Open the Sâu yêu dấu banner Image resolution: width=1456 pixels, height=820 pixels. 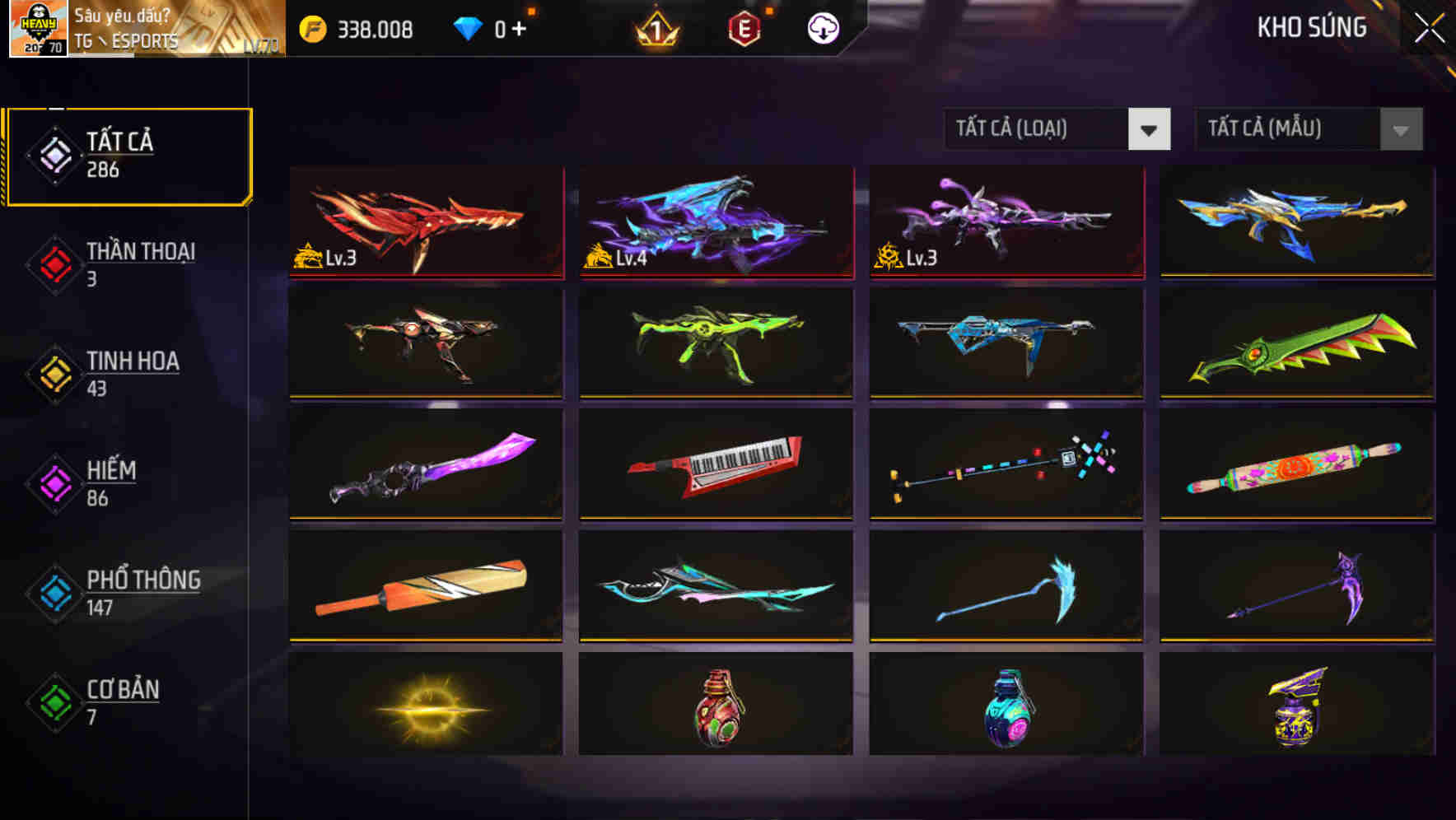[x=124, y=15]
